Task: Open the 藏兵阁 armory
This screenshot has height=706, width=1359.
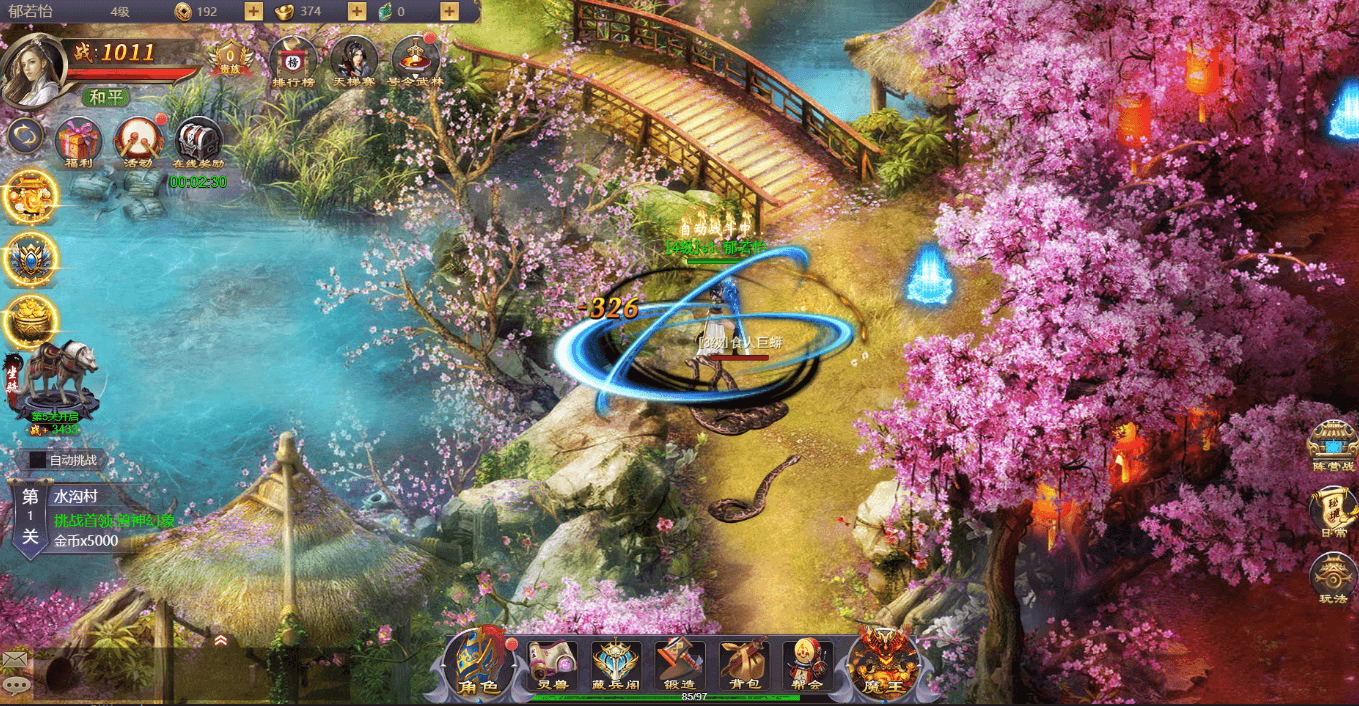Action: tap(616, 664)
